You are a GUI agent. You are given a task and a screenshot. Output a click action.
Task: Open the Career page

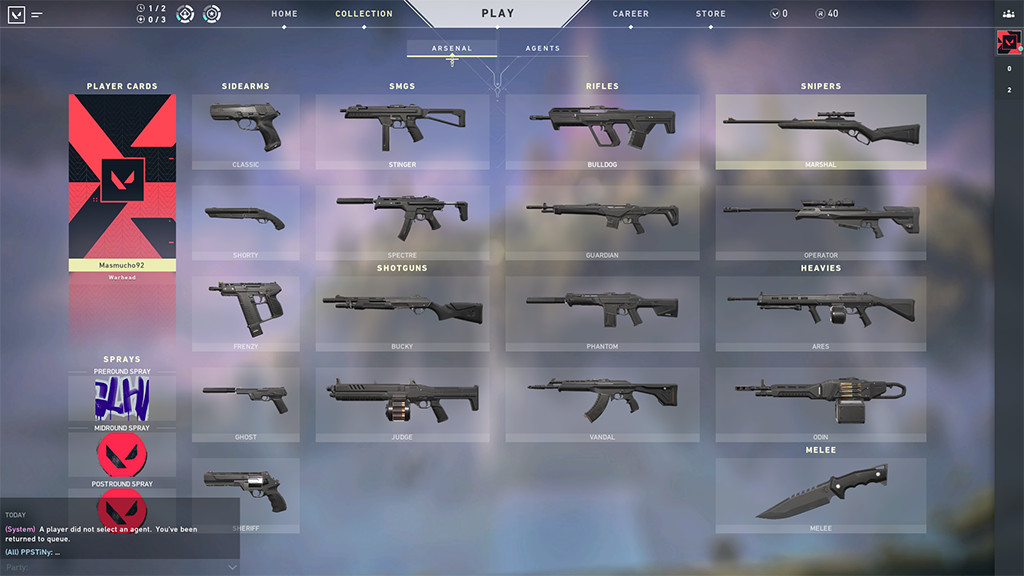tap(630, 14)
